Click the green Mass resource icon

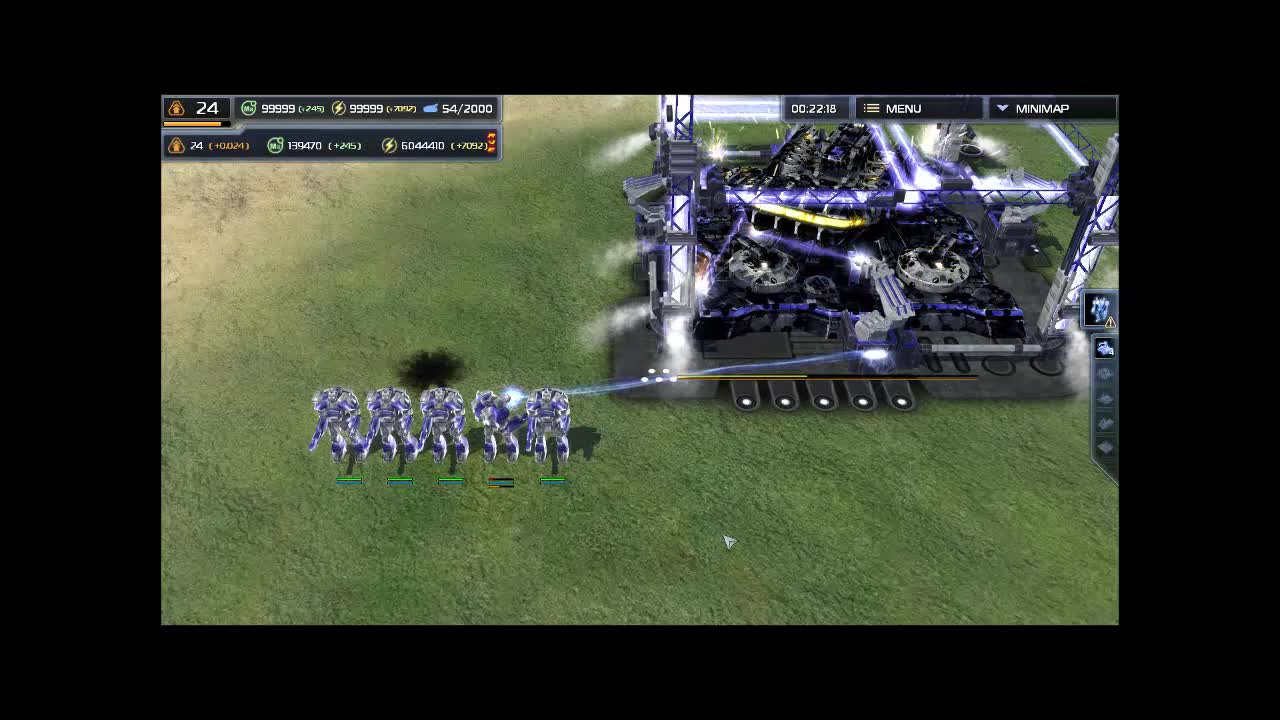[248, 107]
